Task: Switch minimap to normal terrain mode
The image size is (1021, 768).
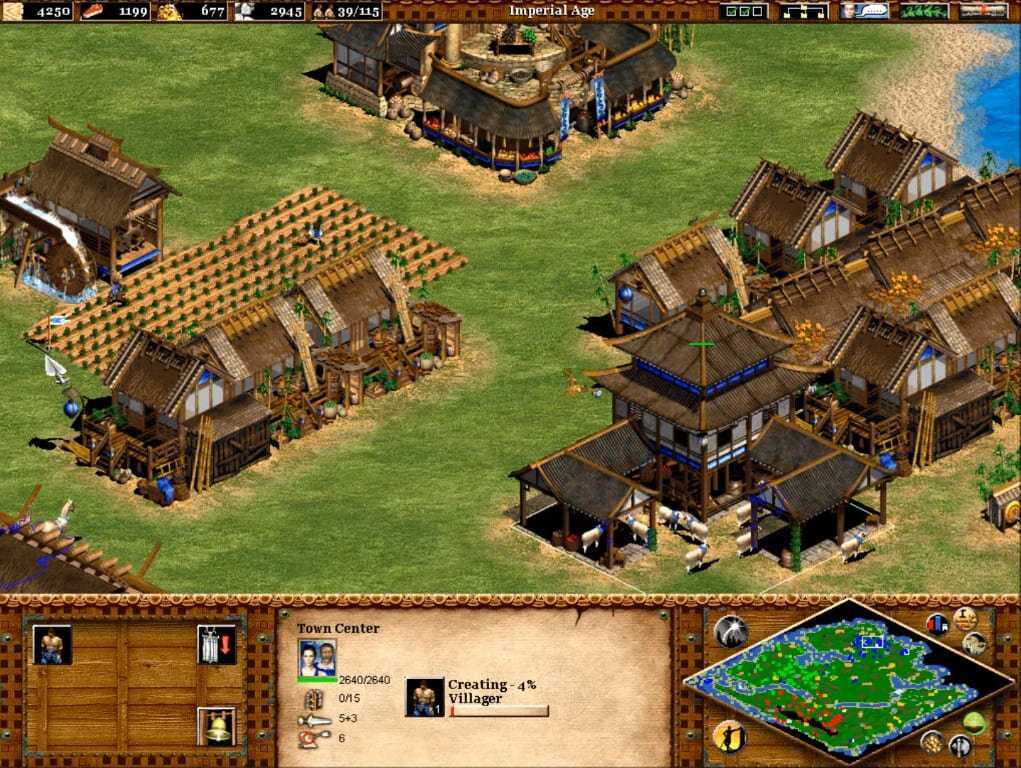Action: (x=975, y=723)
